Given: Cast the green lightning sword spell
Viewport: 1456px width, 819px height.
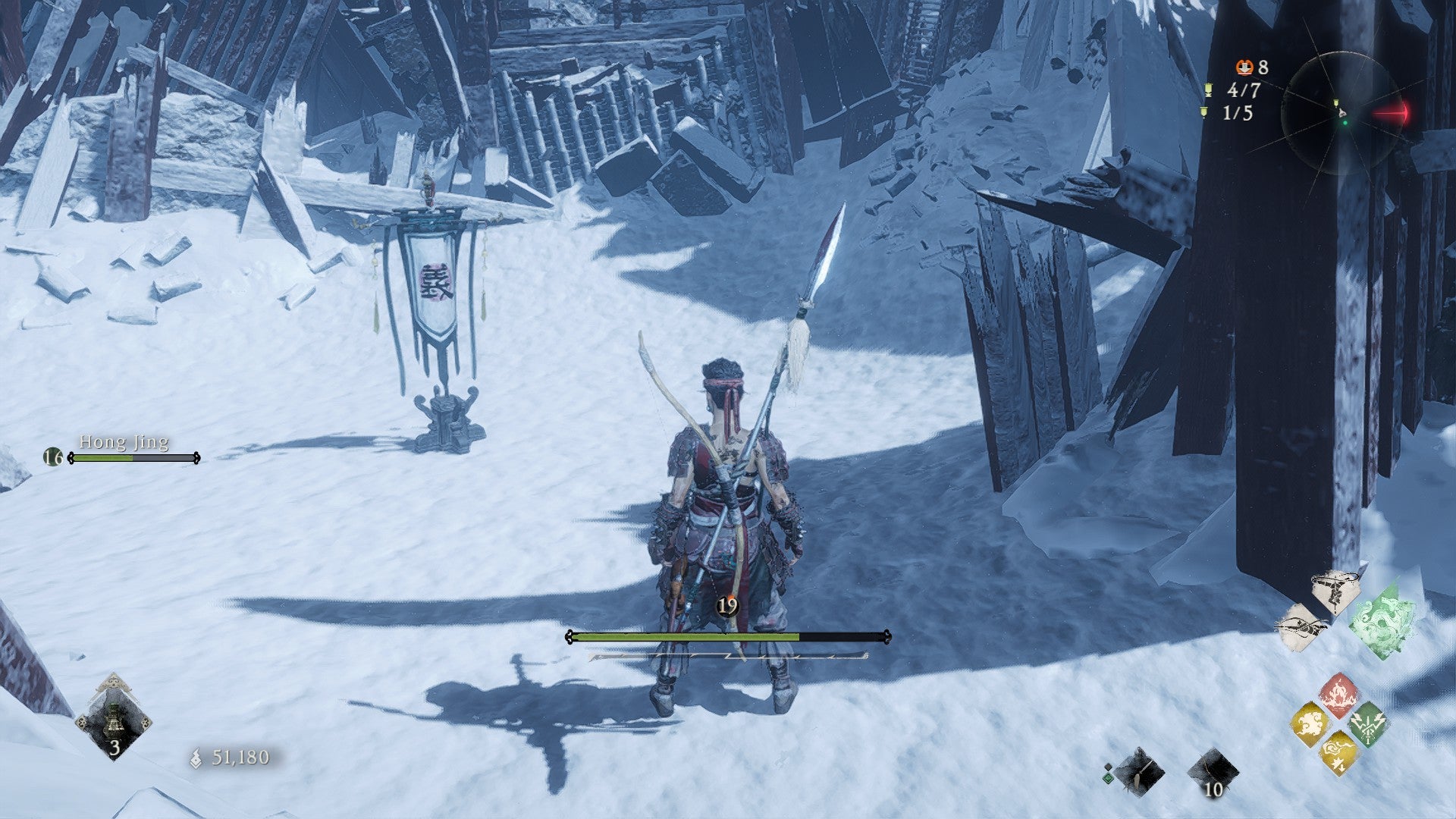Looking at the screenshot, I should (x=1368, y=724).
